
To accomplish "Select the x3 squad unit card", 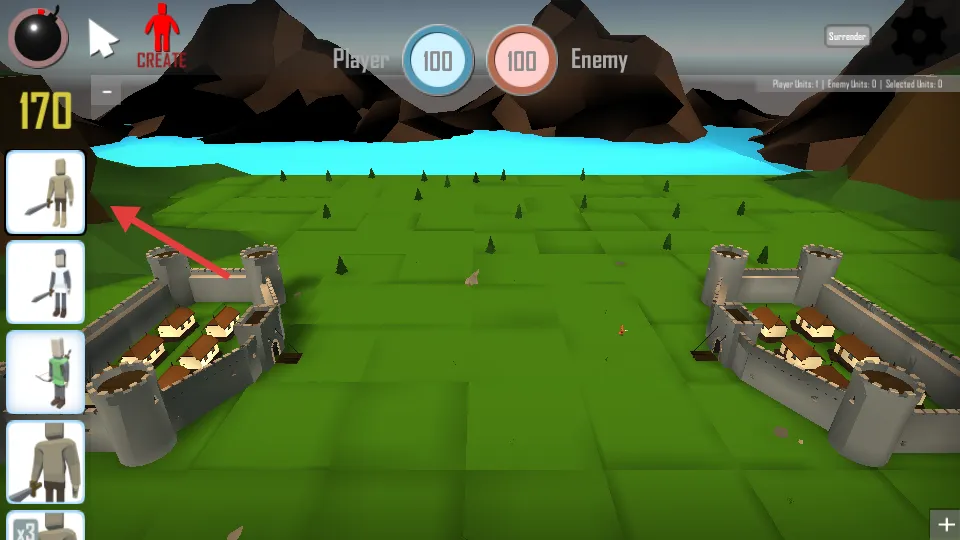I will [x=46, y=526].
